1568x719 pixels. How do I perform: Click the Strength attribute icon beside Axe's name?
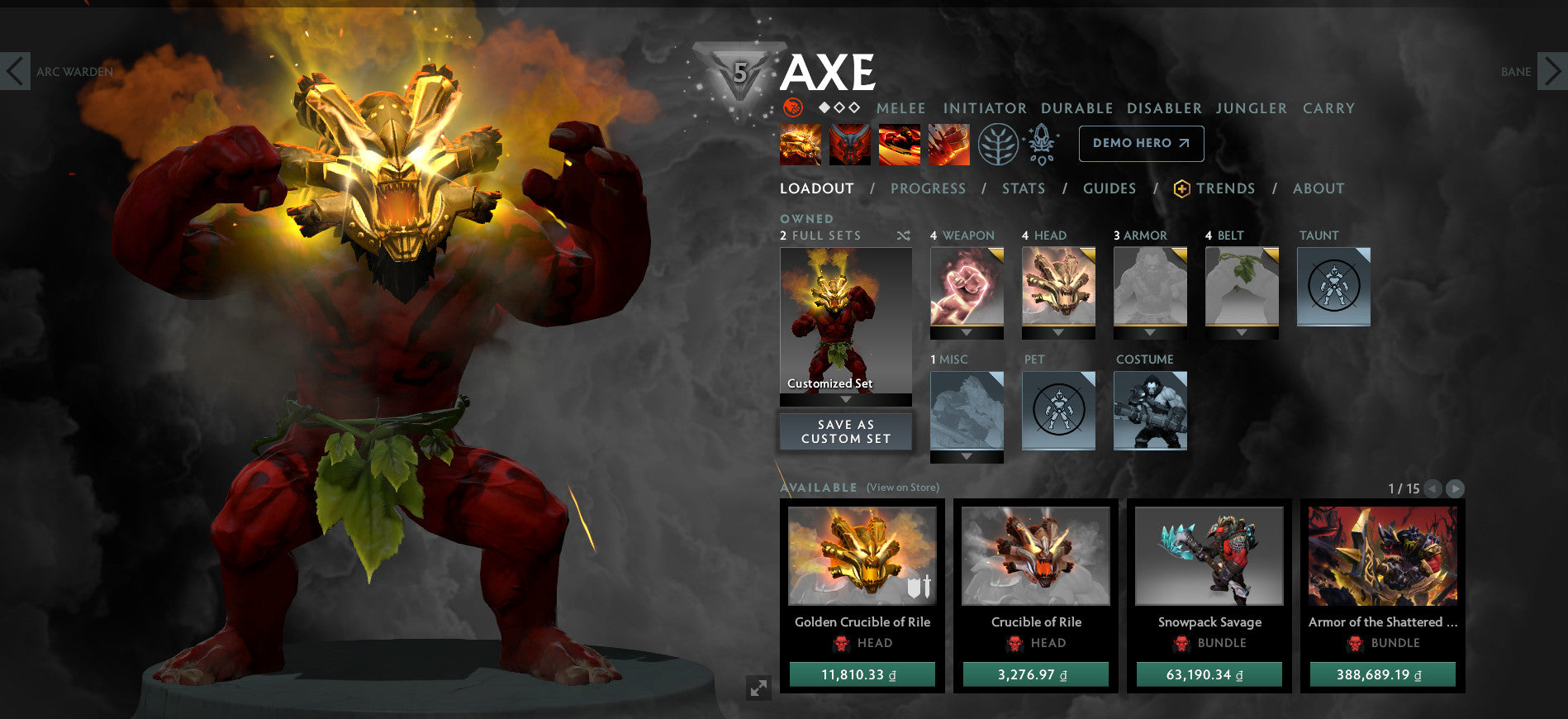(792, 107)
